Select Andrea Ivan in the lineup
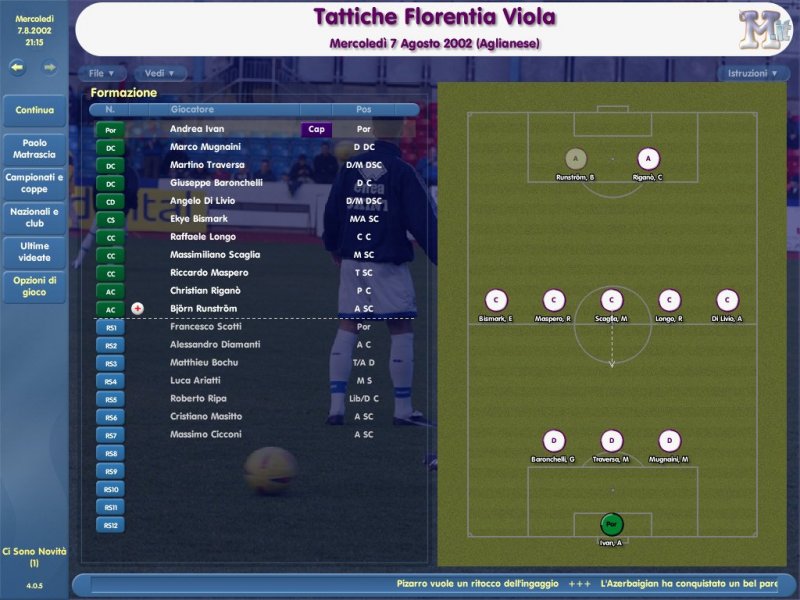The width and height of the screenshot is (800, 600). point(197,129)
